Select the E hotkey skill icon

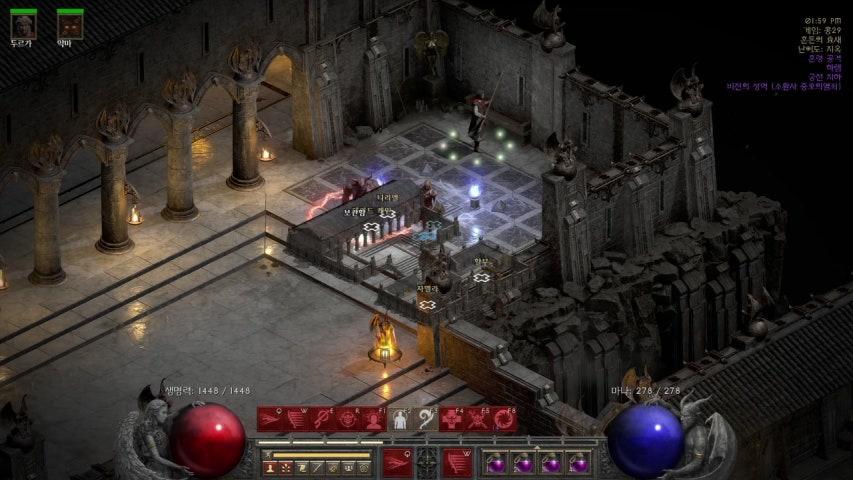(x=322, y=419)
